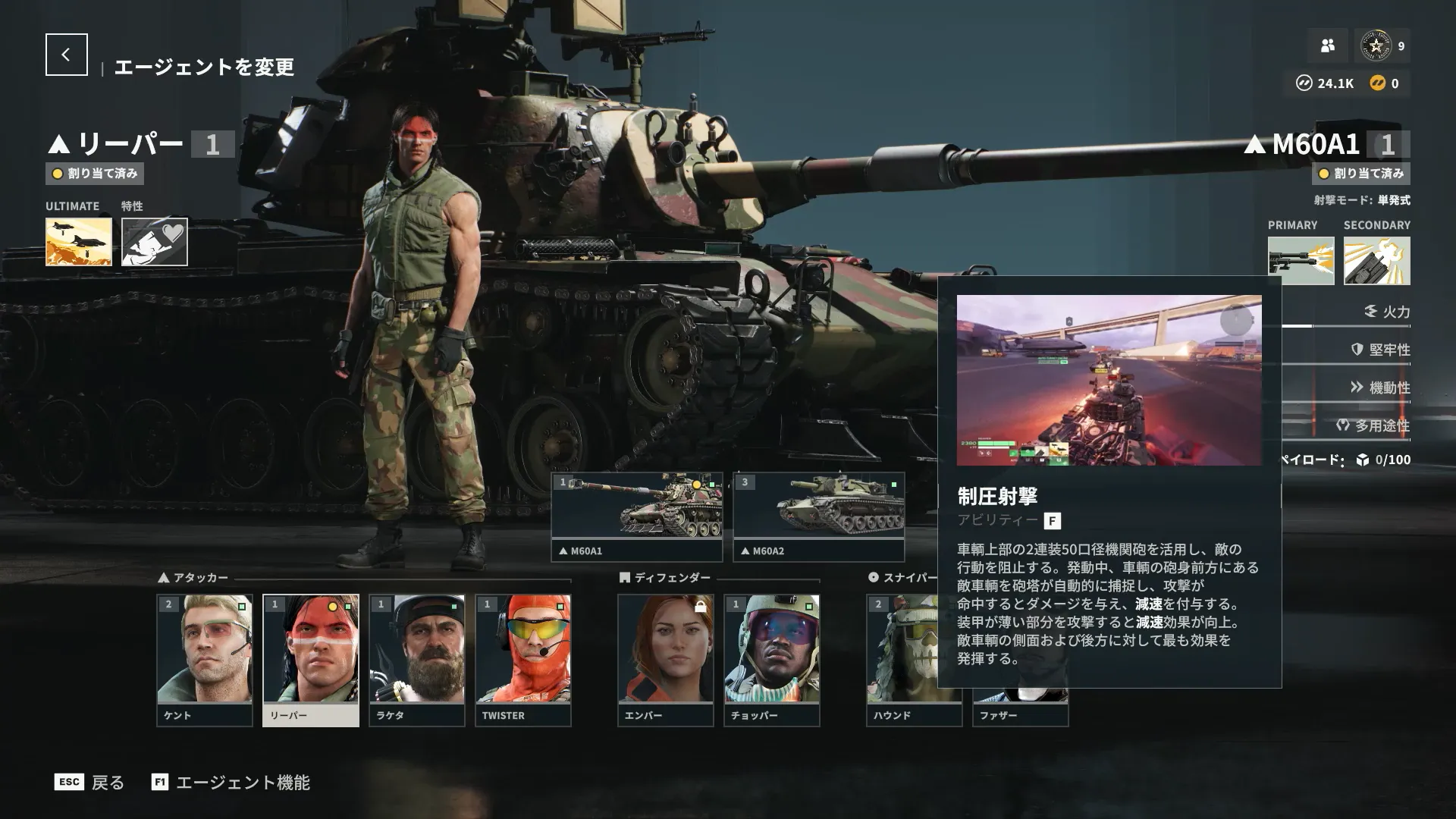Toggle the PRIMARY weapon slot
Viewport: 1456px width, 819px height.
1301,259
